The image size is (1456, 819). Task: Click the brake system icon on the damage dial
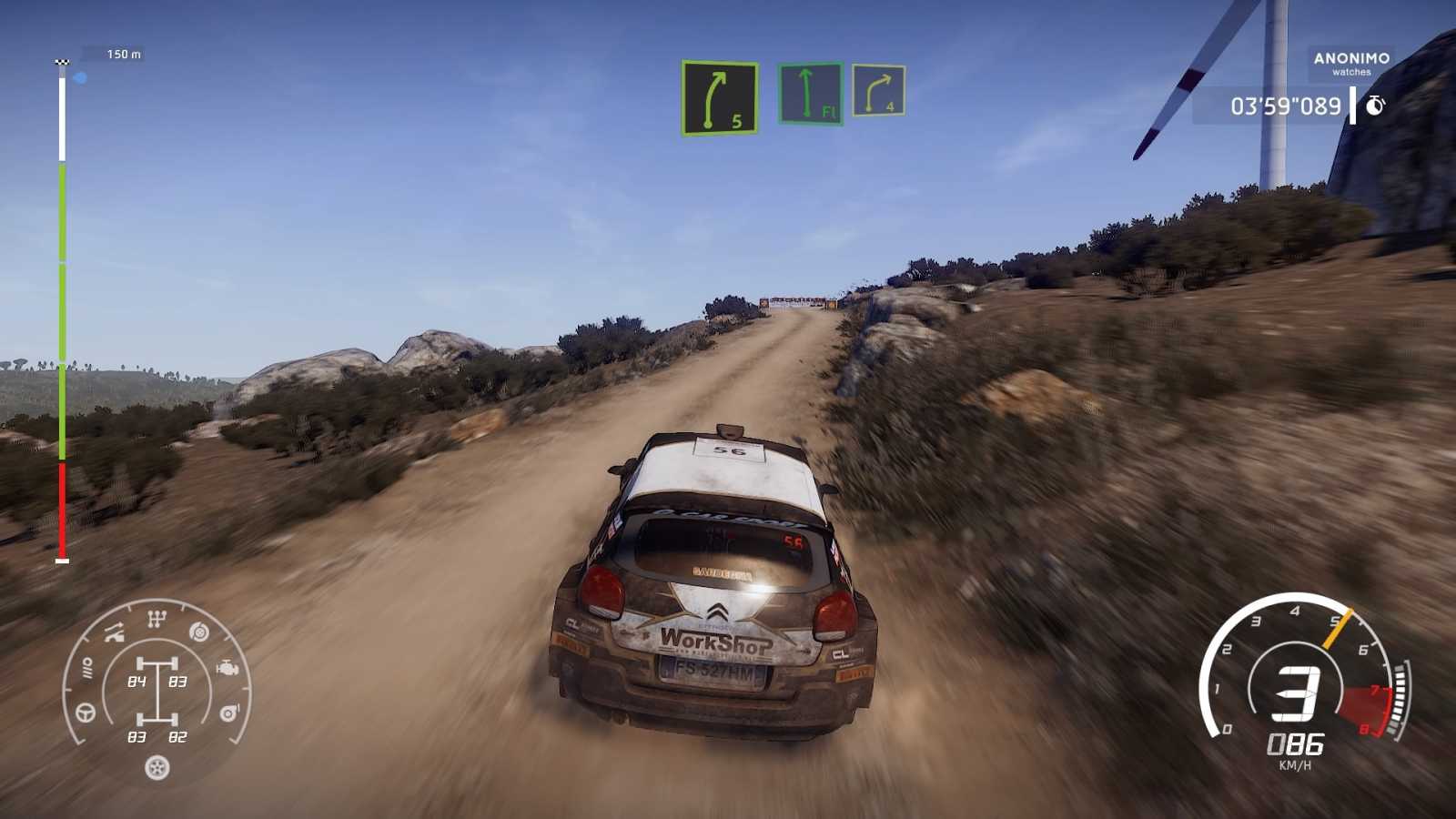[x=198, y=631]
